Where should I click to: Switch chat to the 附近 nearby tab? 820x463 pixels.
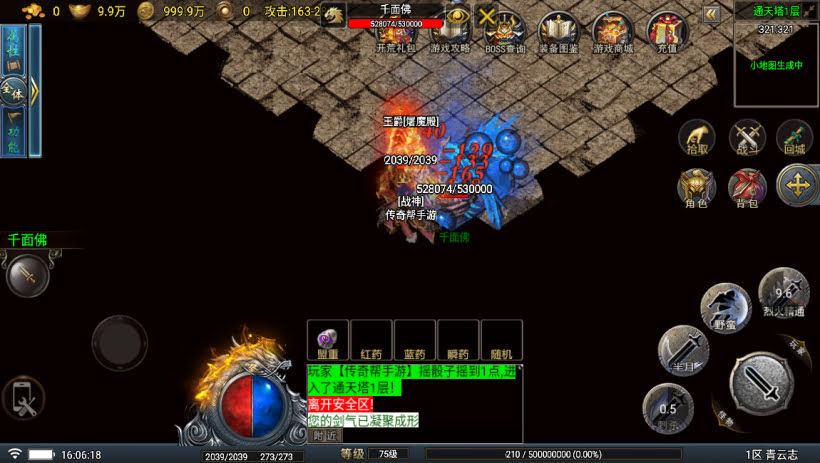pos(325,435)
